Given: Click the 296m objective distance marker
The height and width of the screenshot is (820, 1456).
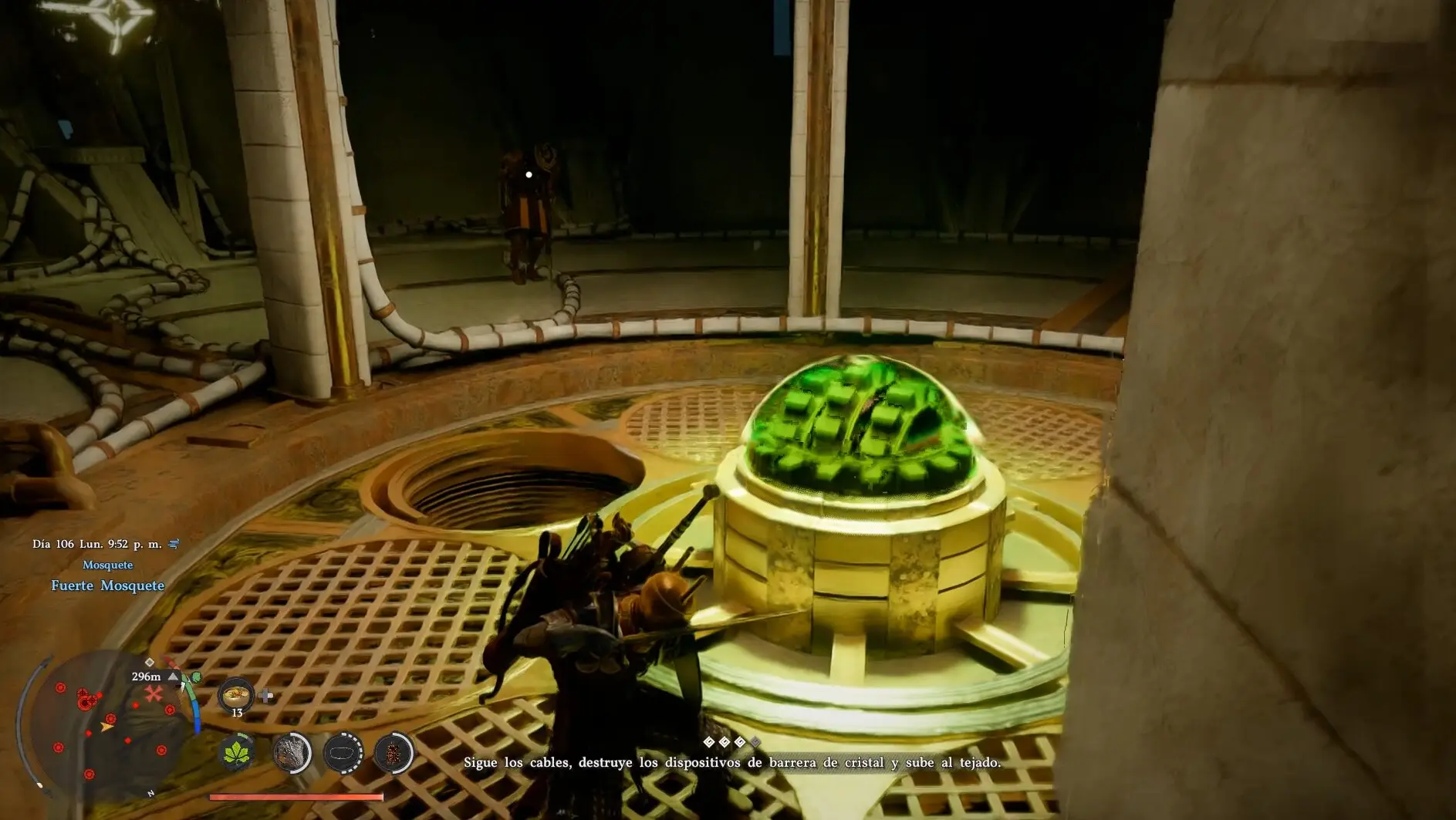Looking at the screenshot, I should tap(147, 677).
